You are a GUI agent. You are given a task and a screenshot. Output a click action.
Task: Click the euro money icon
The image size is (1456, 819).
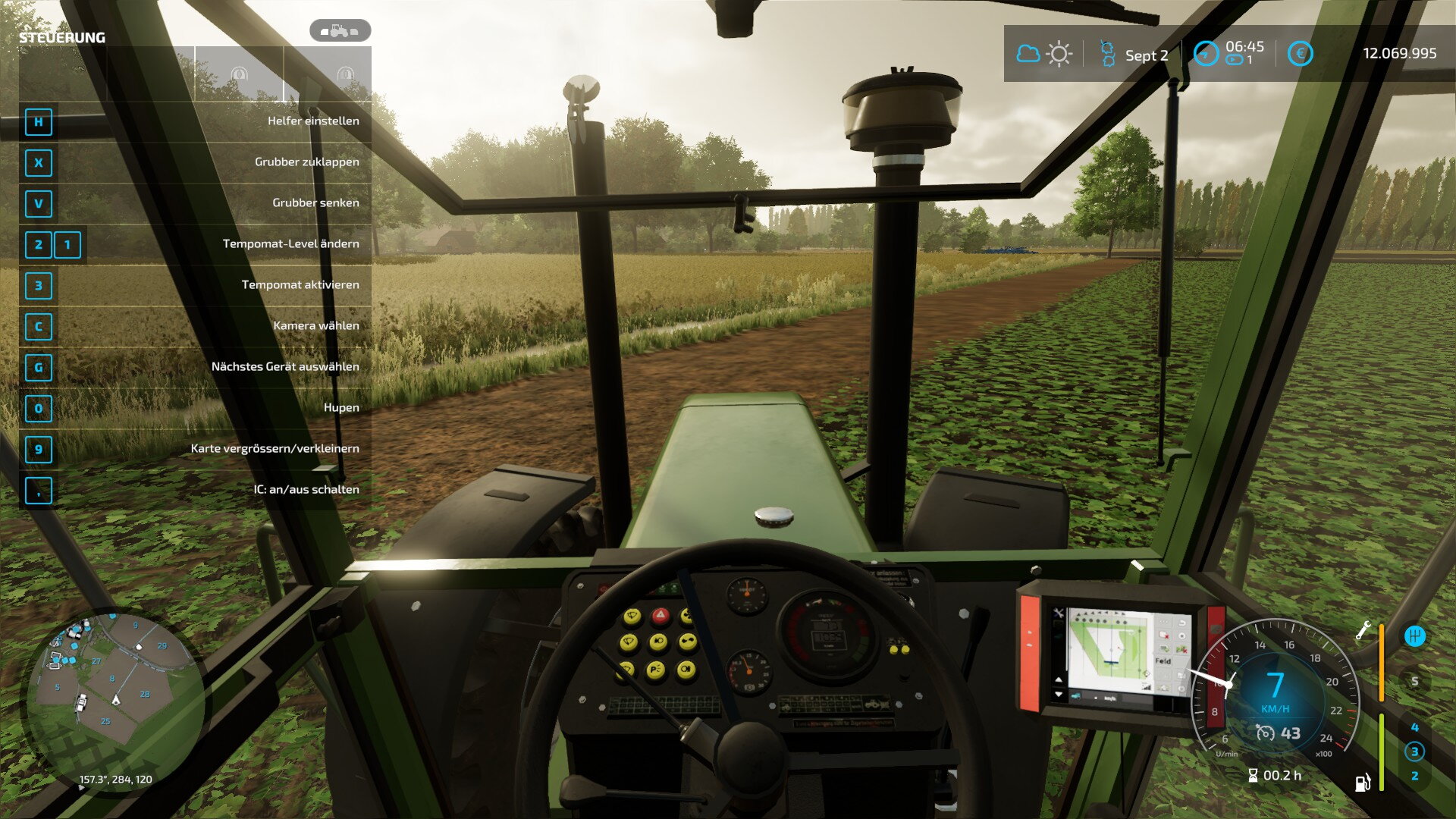pos(1300,54)
